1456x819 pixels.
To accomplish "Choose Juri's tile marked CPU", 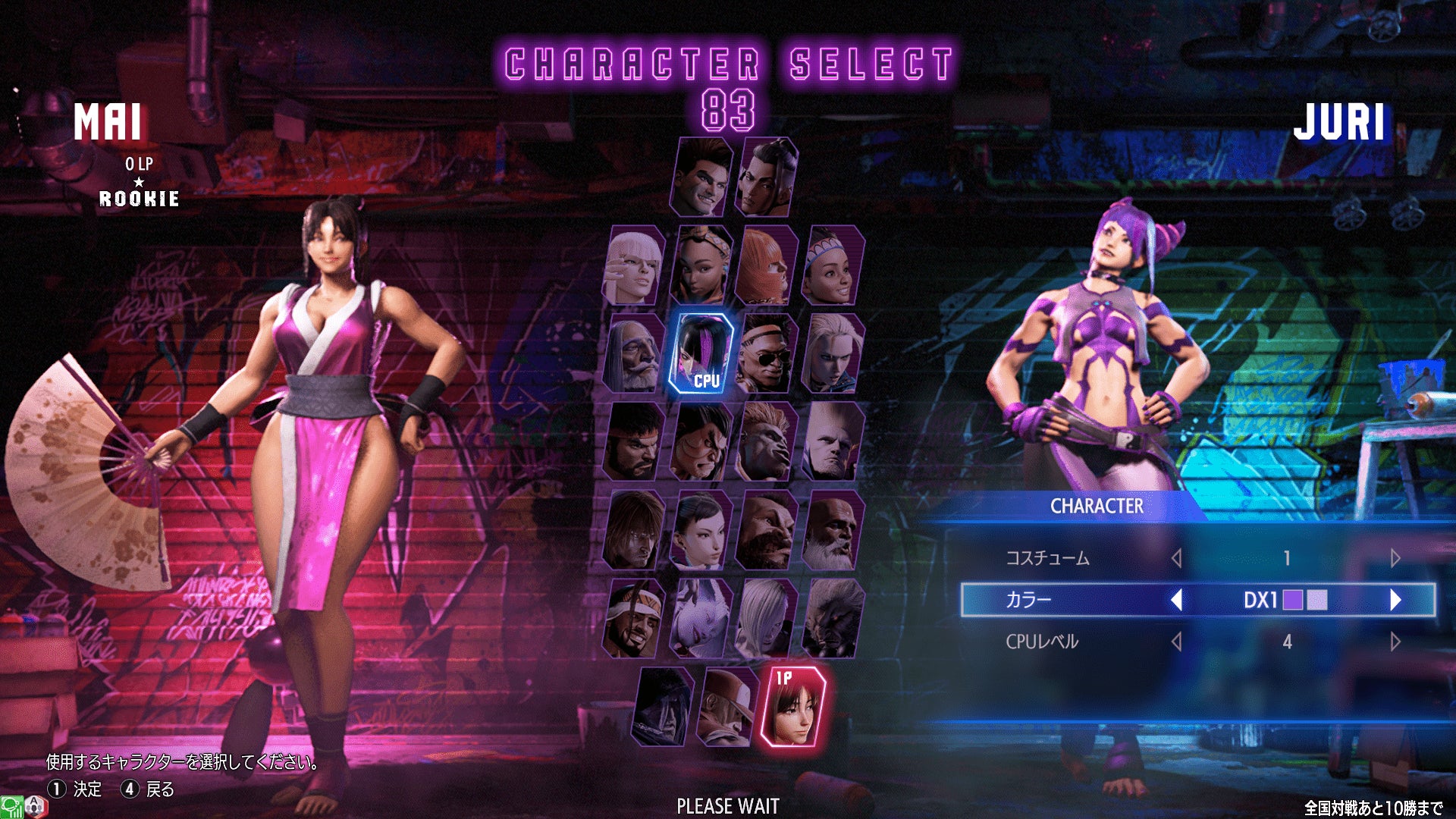I will [703, 353].
